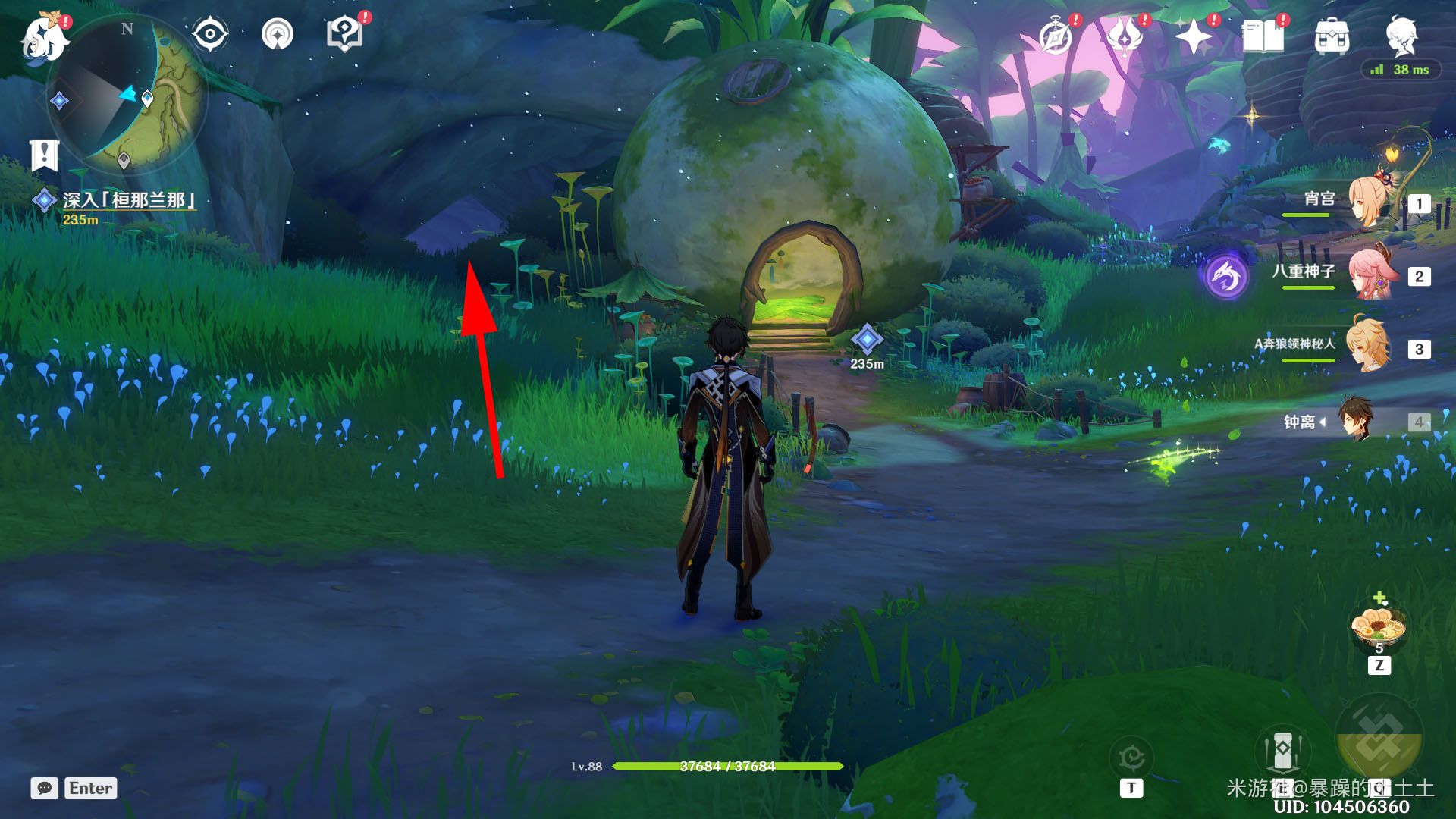Open the quest navigation target icon
The width and height of the screenshot is (1456, 819).
pos(277,35)
